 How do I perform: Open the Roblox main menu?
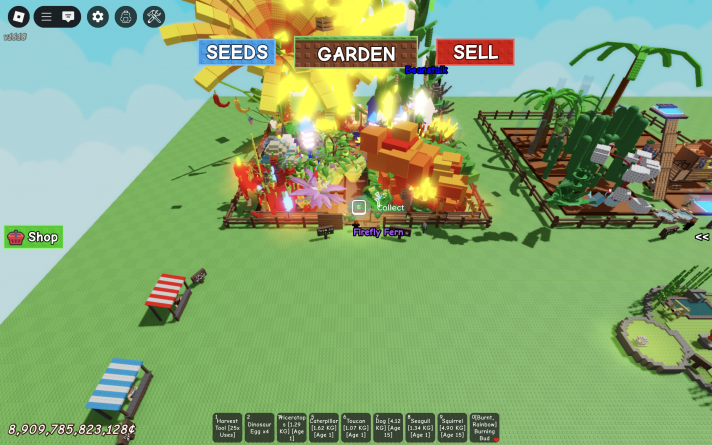(x=19, y=17)
